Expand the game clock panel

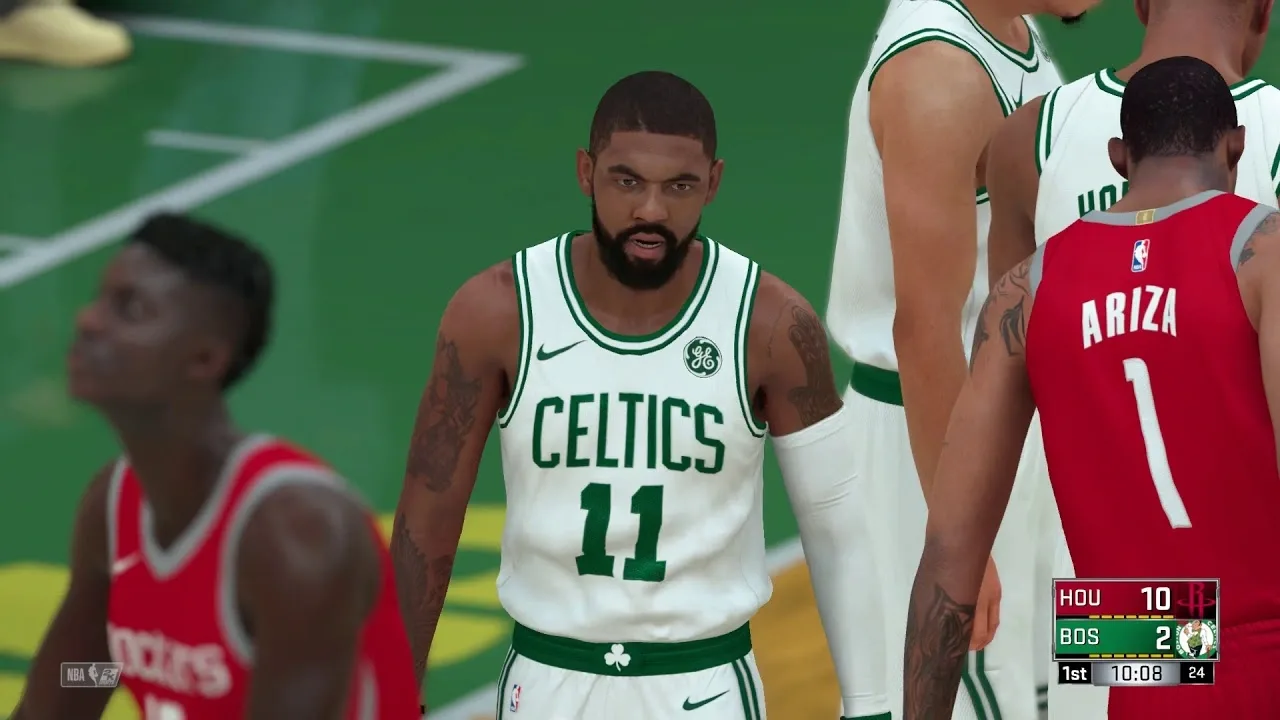coord(1135,672)
